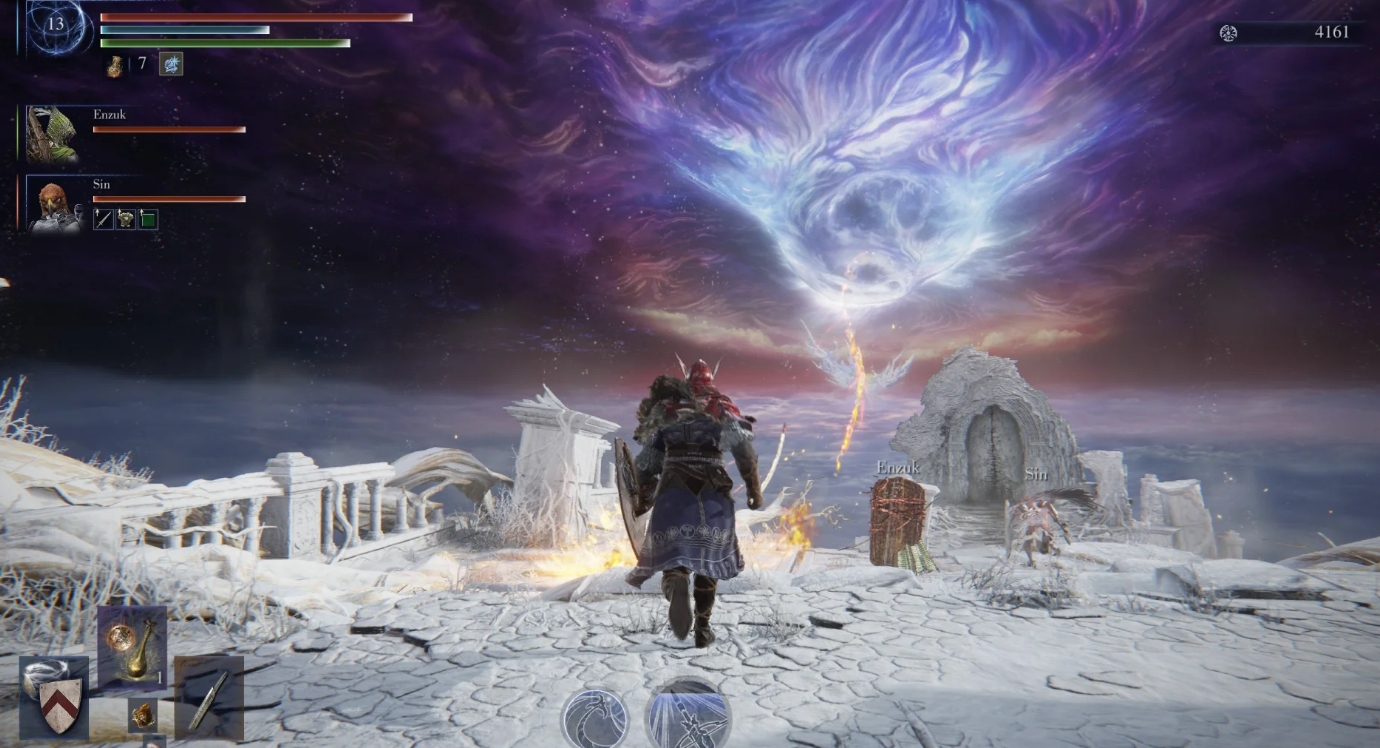
Task: Use the healing flask icon
Action: click(116, 65)
